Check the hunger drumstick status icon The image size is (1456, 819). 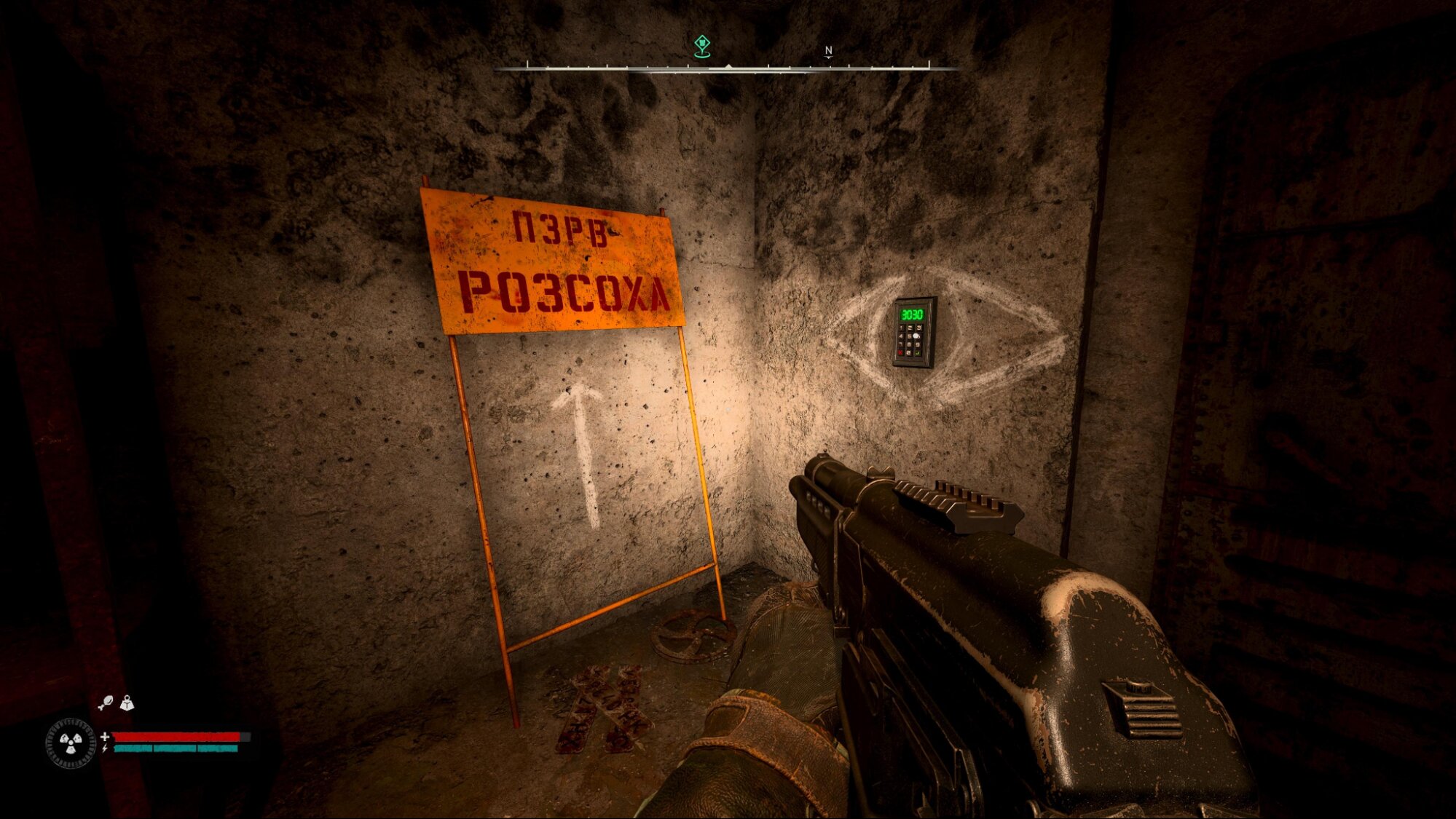pyautogui.click(x=106, y=703)
